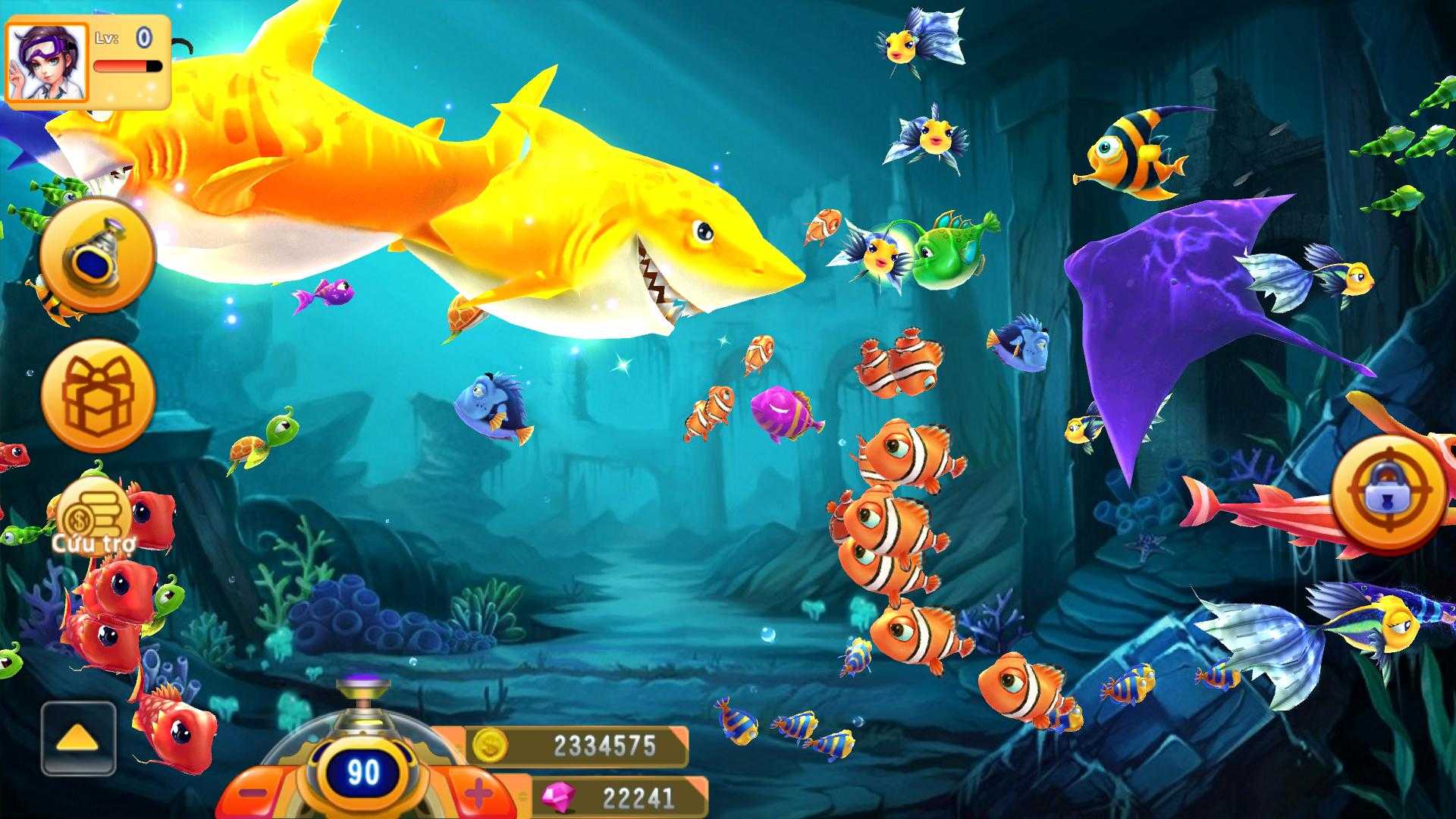The height and width of the screenshot is (819, 1456).
Task: Click the gold coin icon beside the balance
Action: click(489, 747)
